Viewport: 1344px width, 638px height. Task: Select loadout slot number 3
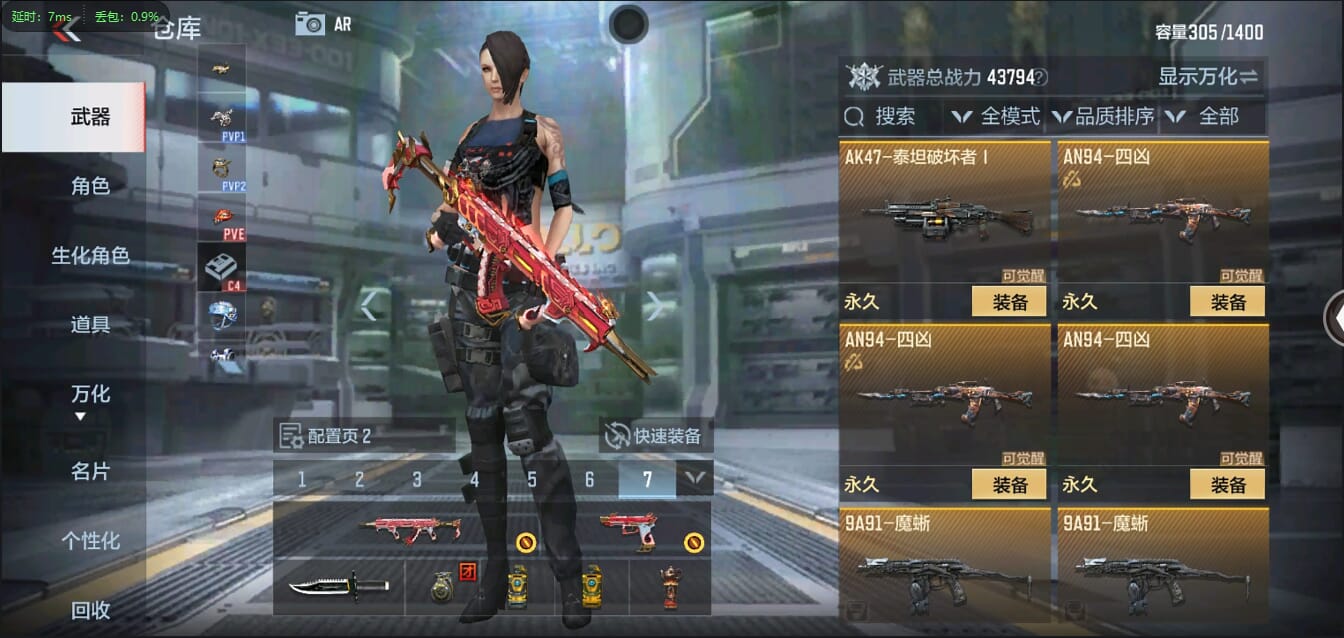click(x=417, y=480)
